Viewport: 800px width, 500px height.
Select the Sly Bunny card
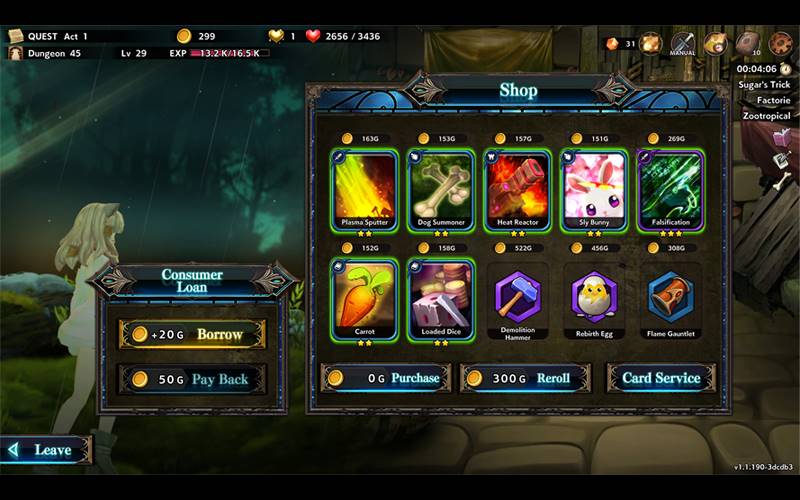(x=594, y=190)
